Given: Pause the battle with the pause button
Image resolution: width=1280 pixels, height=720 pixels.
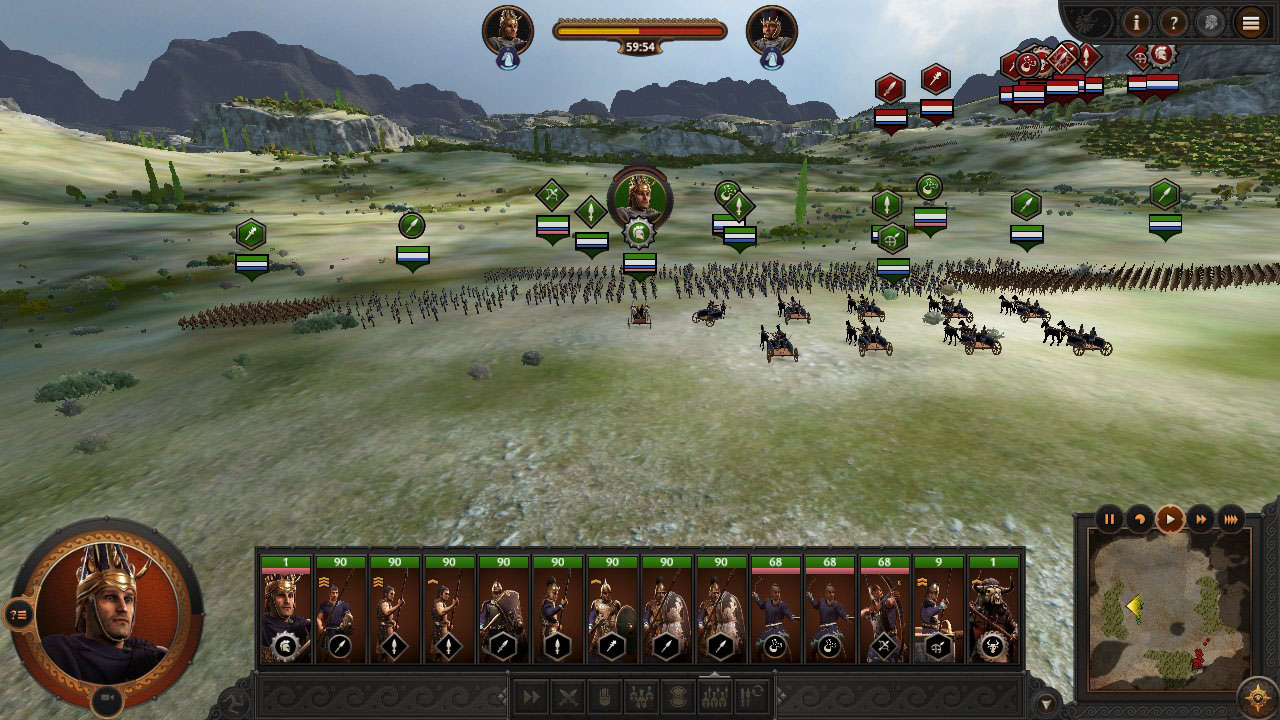Looking at the screenshot, I should pos(1109,519).
